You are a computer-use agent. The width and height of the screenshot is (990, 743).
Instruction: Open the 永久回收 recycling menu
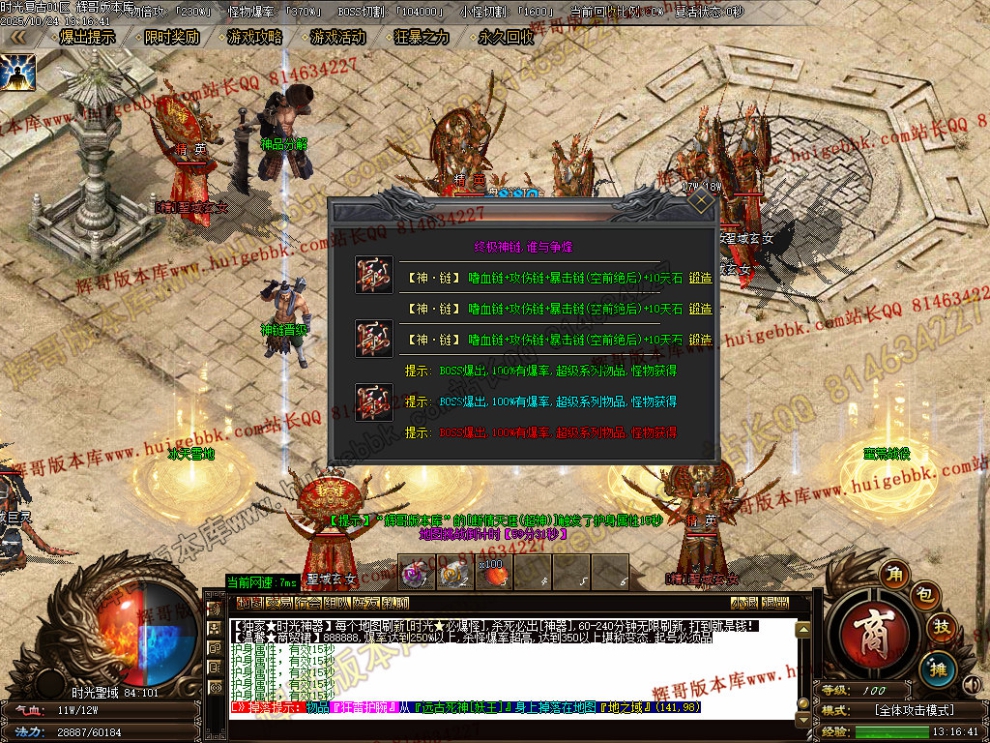click(505, 37)
